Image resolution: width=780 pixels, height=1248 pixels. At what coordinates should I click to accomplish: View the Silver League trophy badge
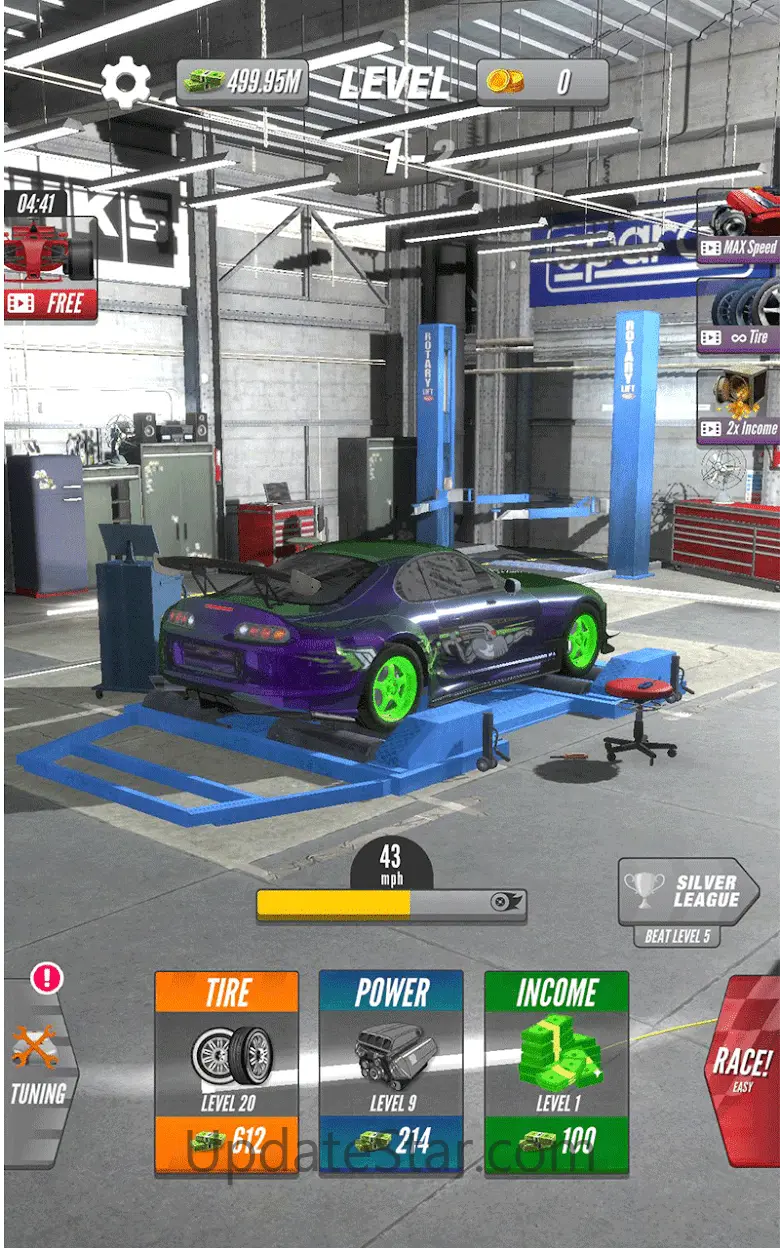pos(686,892)
